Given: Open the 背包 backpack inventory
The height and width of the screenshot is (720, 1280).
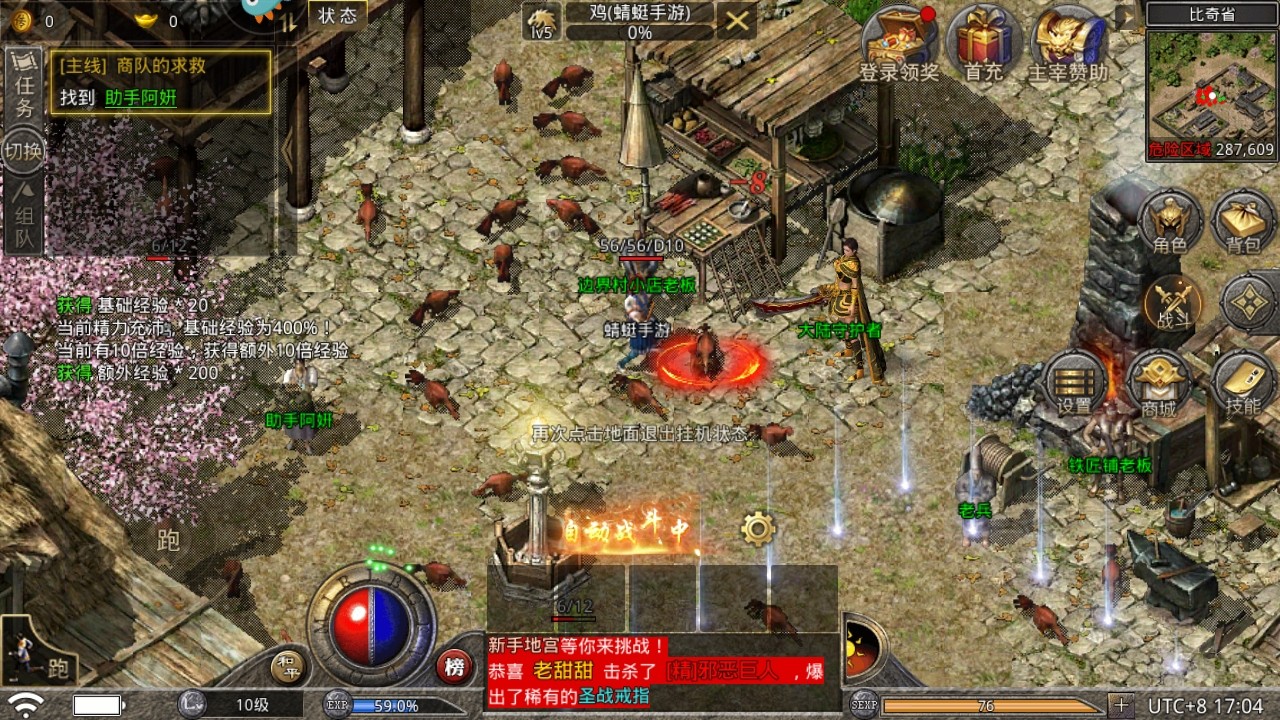Looking at the screenshot, I should click(1243, 222).
